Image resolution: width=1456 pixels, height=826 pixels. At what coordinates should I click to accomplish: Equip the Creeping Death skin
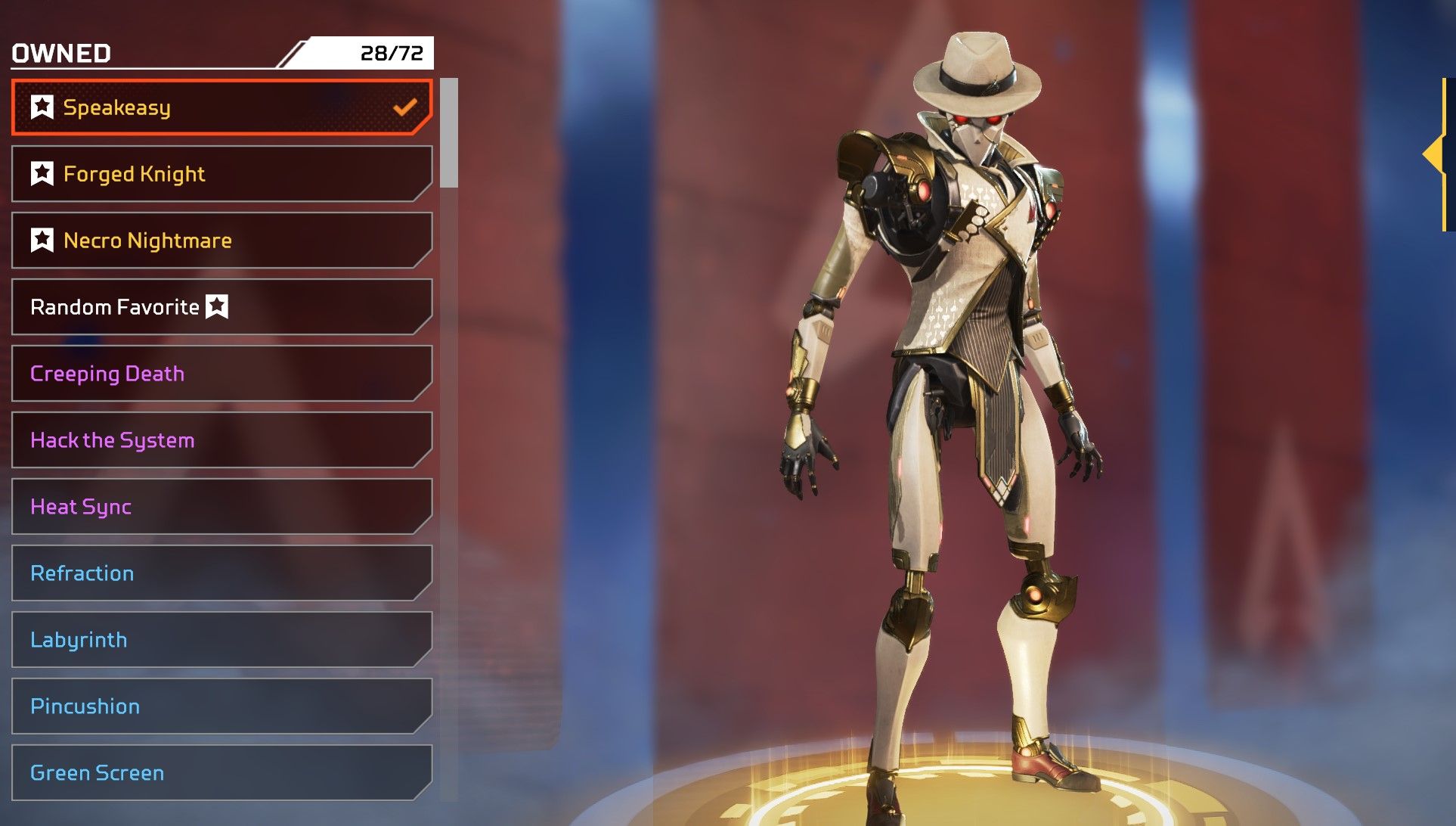click(221, 374)
